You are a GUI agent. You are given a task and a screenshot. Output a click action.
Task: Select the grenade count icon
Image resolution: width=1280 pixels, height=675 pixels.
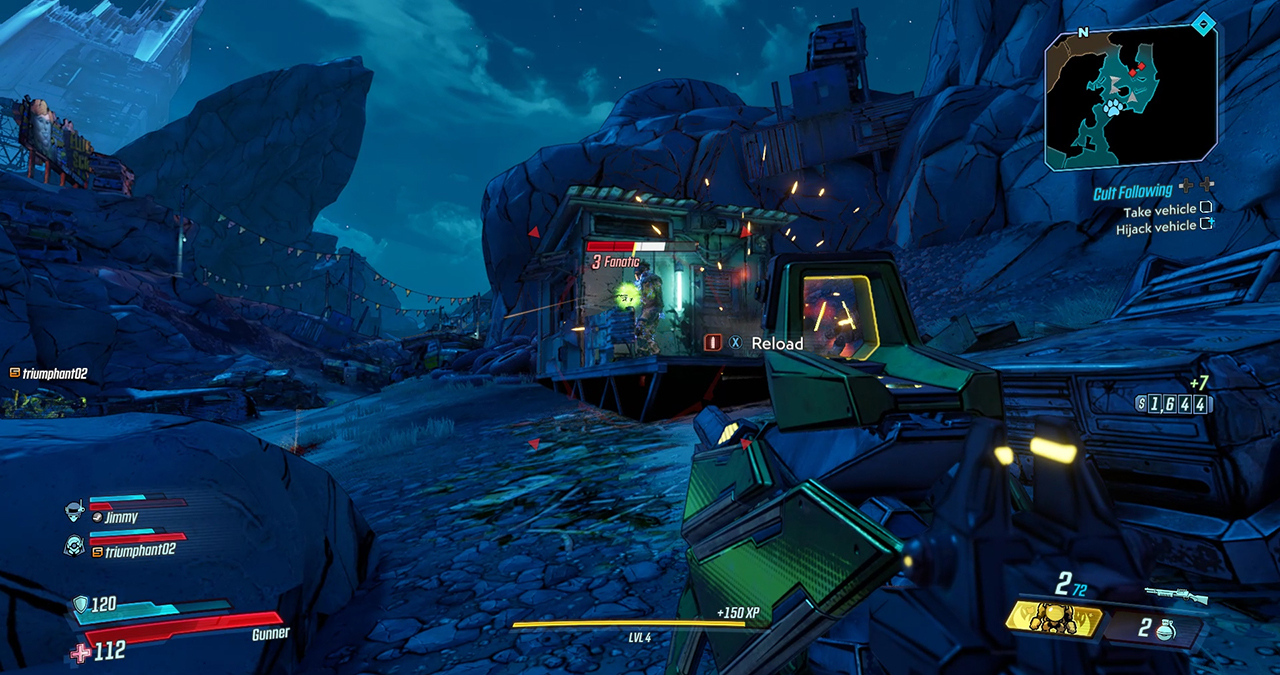(1163, 629)
